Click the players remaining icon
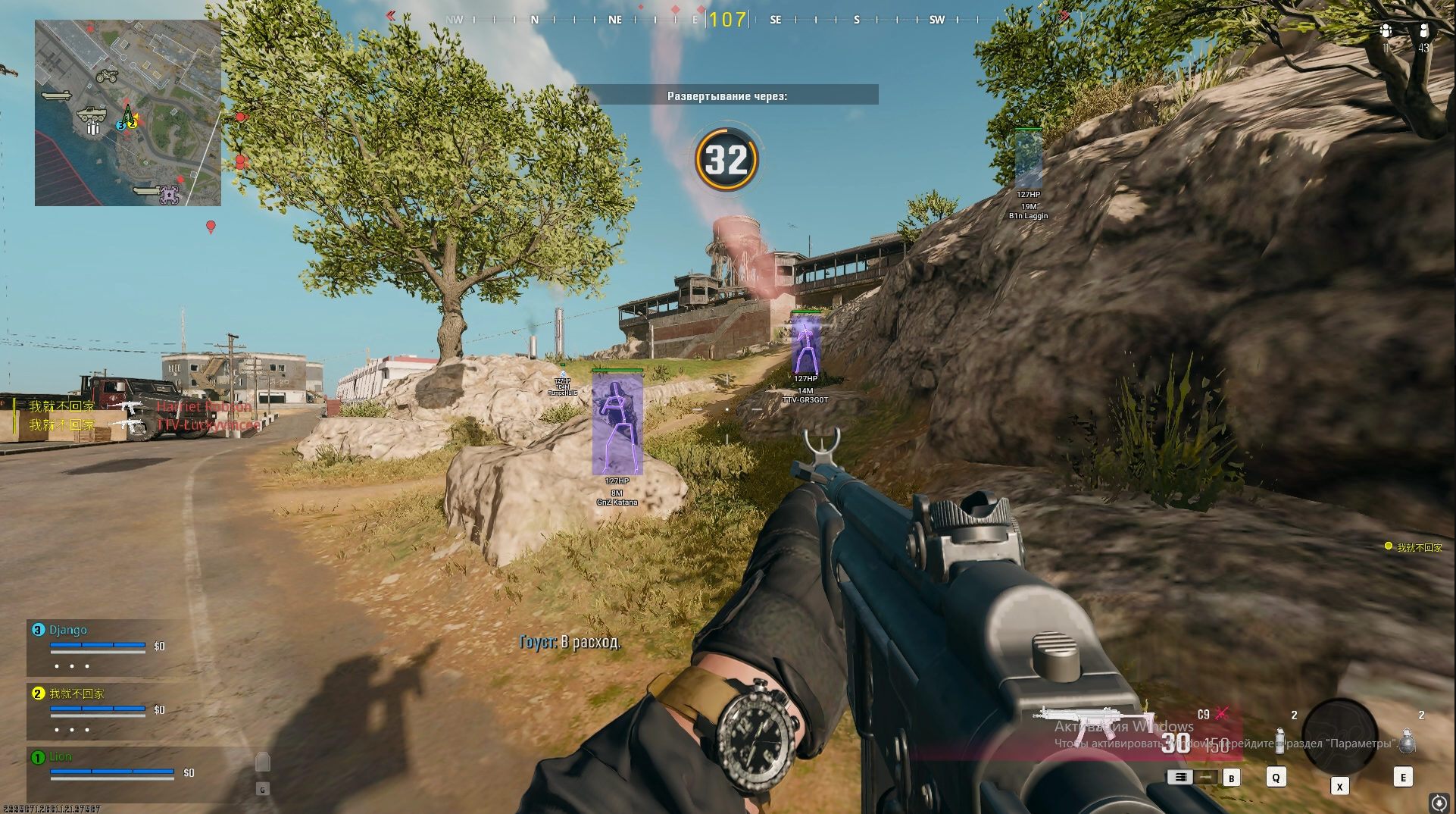The image size is (1456, 814). pyautogui.click(x=1423, y=31)
